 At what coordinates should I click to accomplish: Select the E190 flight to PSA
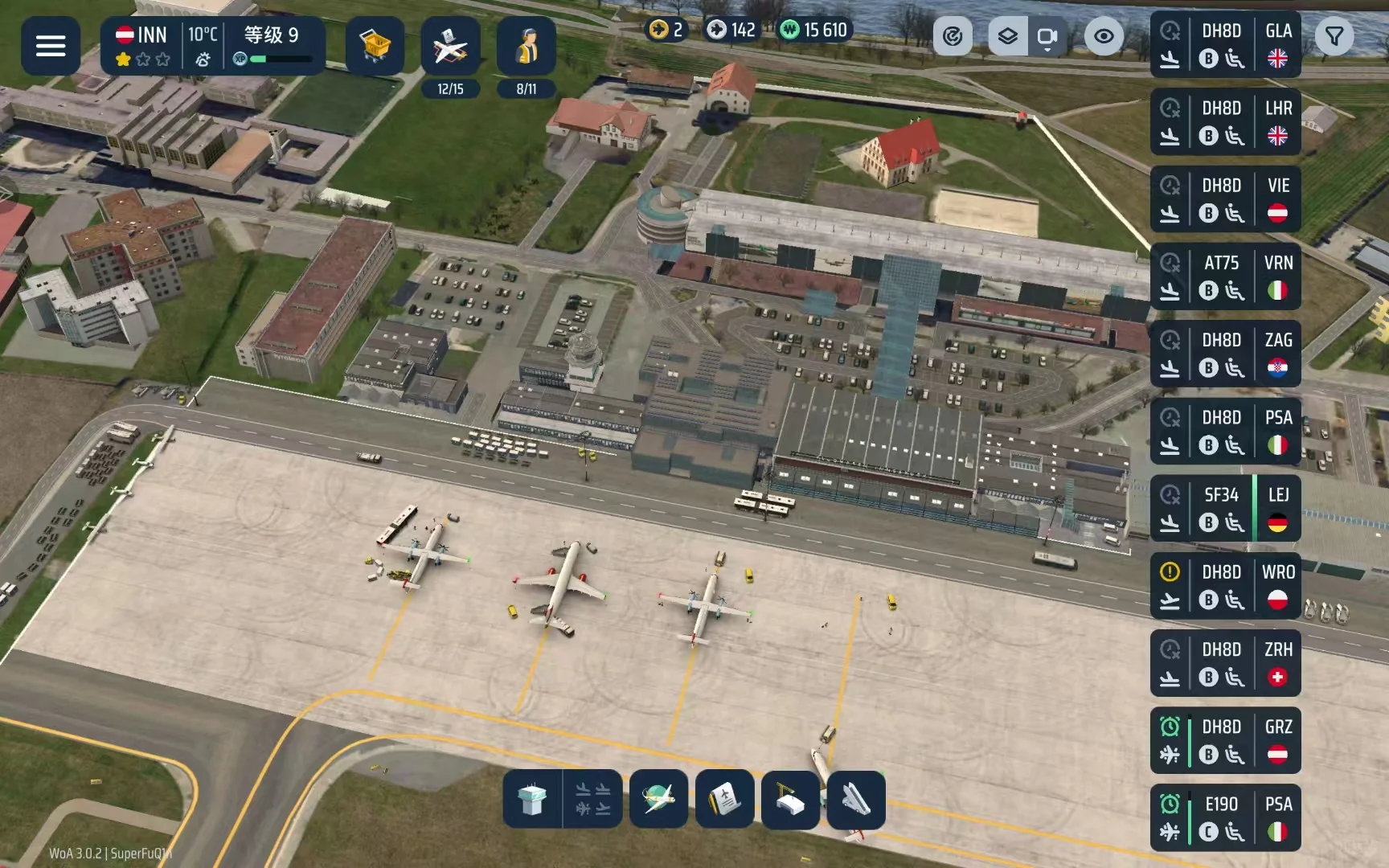(x=1225, y=817)
